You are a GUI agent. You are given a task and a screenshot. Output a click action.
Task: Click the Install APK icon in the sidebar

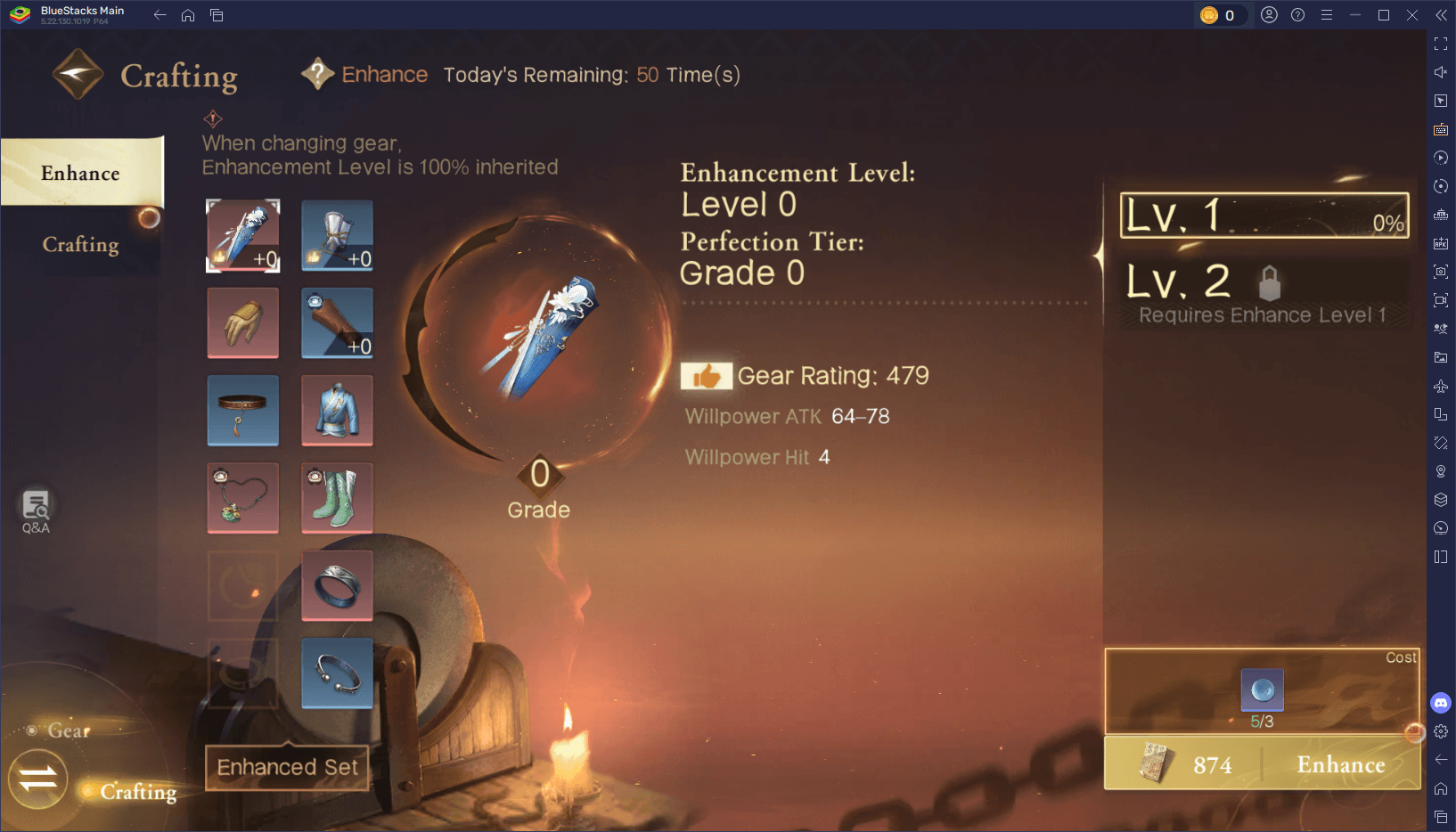(x=1441, y=243)
